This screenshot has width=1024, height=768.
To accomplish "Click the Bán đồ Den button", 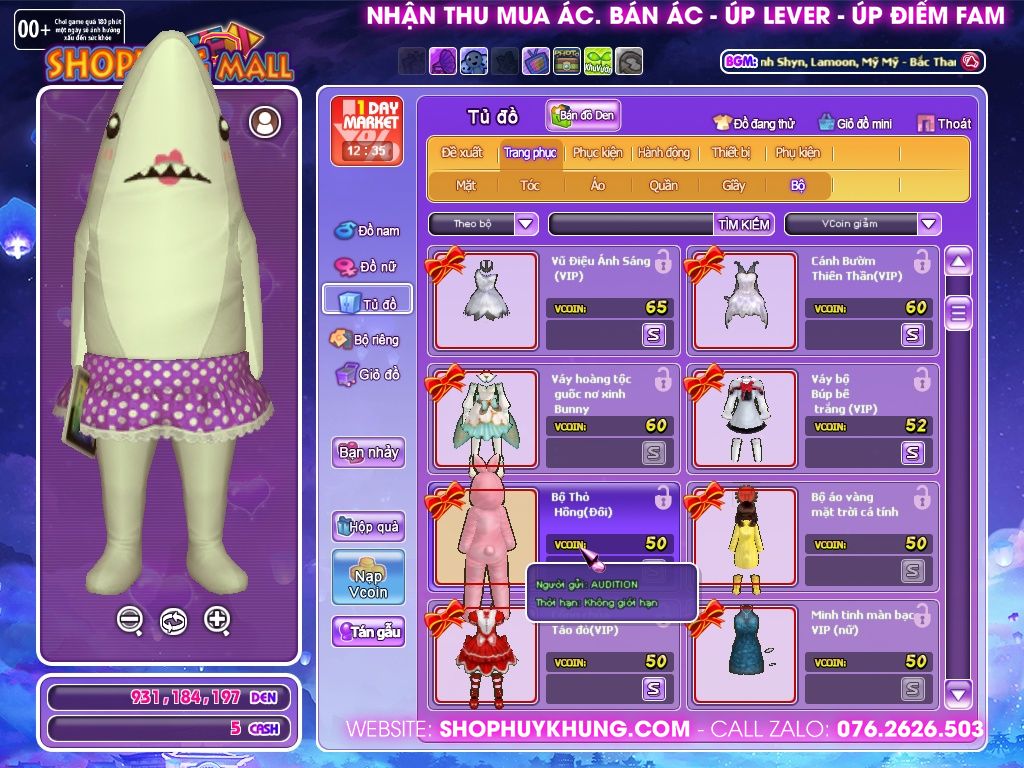I will pyautogui.click(x=584, y=116).
